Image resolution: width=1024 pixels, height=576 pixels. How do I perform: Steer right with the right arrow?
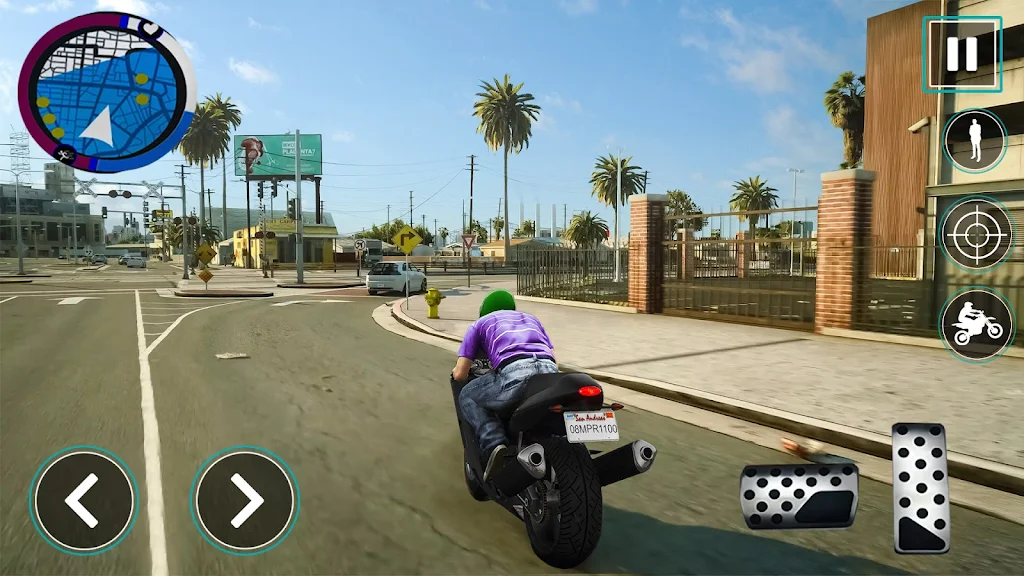245,500
